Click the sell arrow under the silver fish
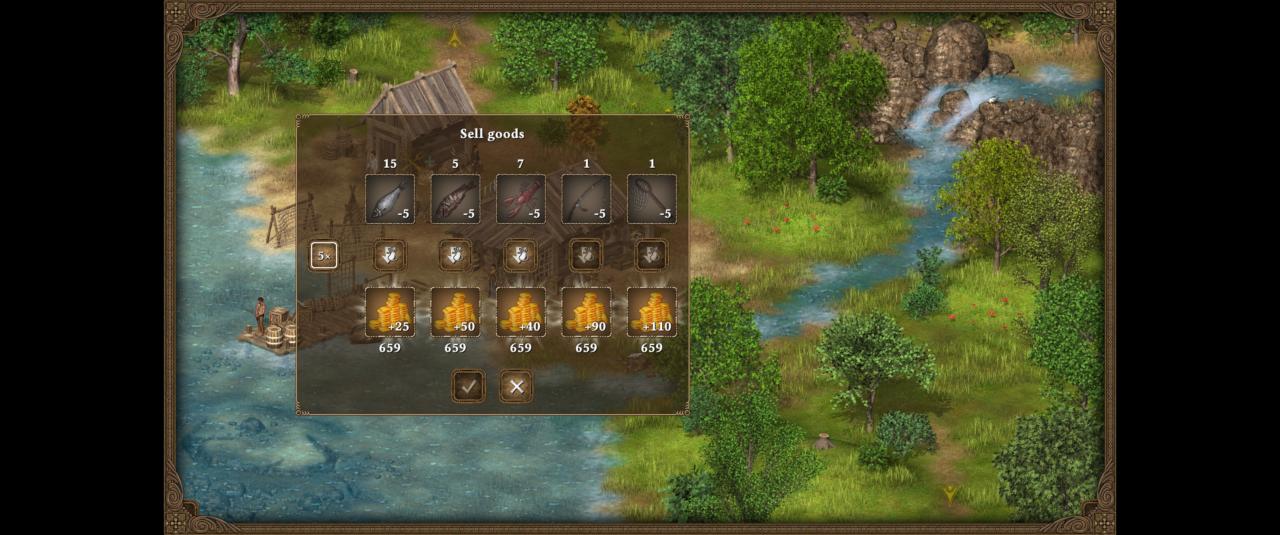Viewport: 1280px width, 535px height. coord(390,255)
